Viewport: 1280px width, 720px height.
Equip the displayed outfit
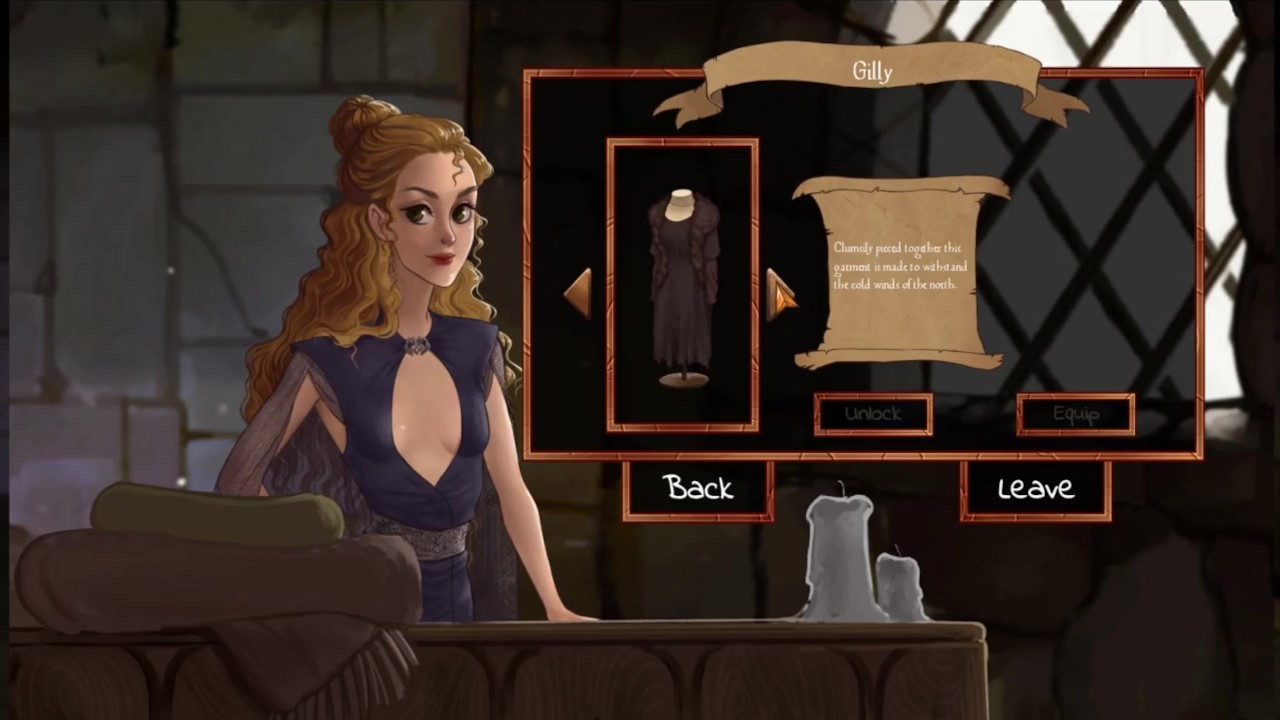[1075, 414]
